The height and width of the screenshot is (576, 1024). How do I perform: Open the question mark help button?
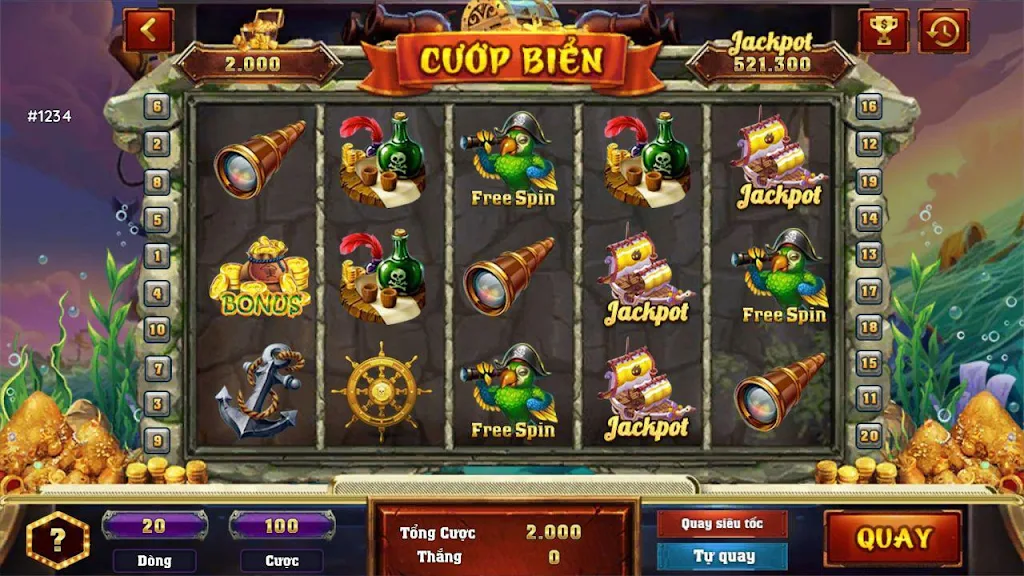click(58, 540)
